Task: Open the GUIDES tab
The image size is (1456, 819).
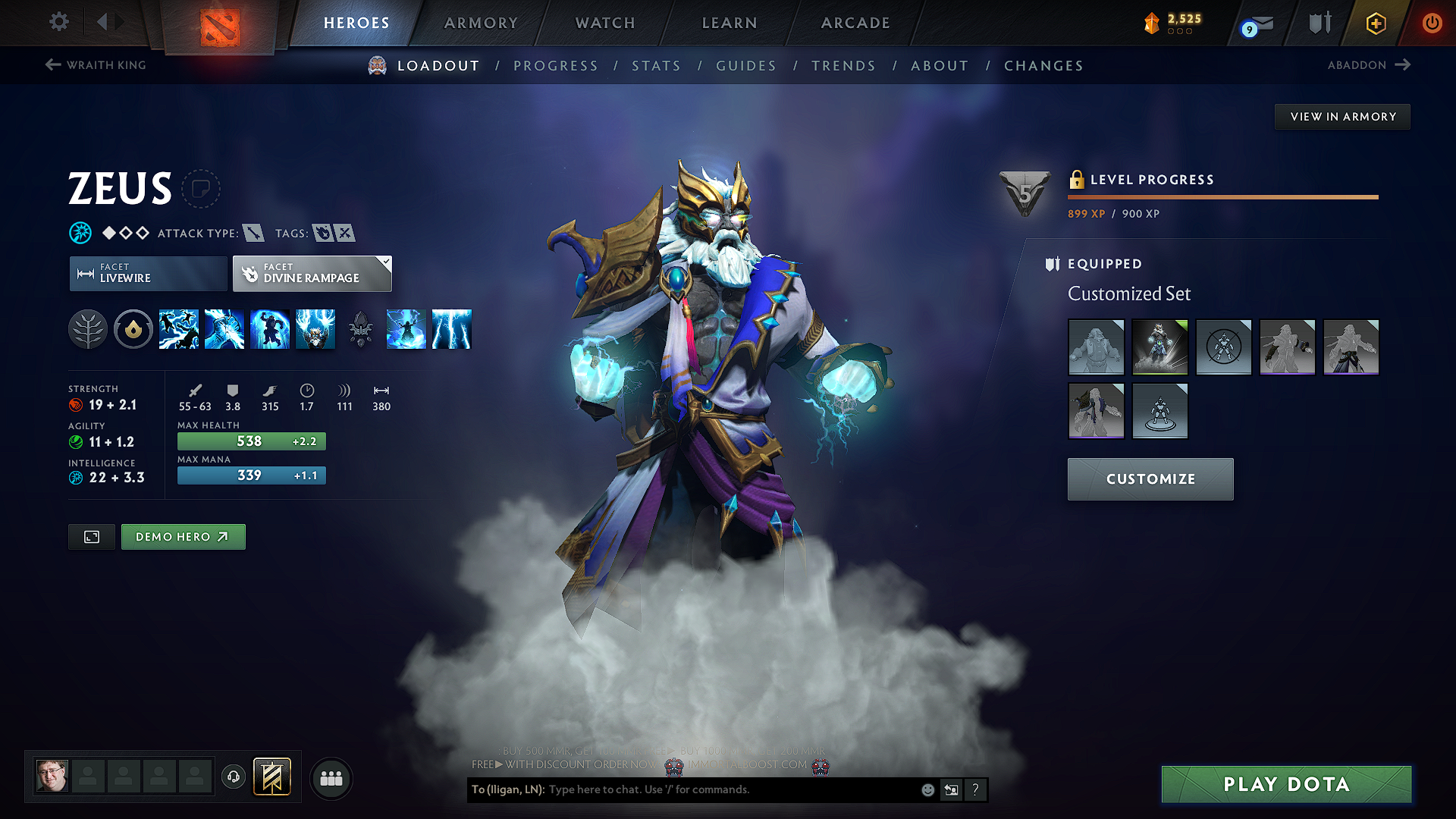Action: pyautogui.click(x=745, y=66)
